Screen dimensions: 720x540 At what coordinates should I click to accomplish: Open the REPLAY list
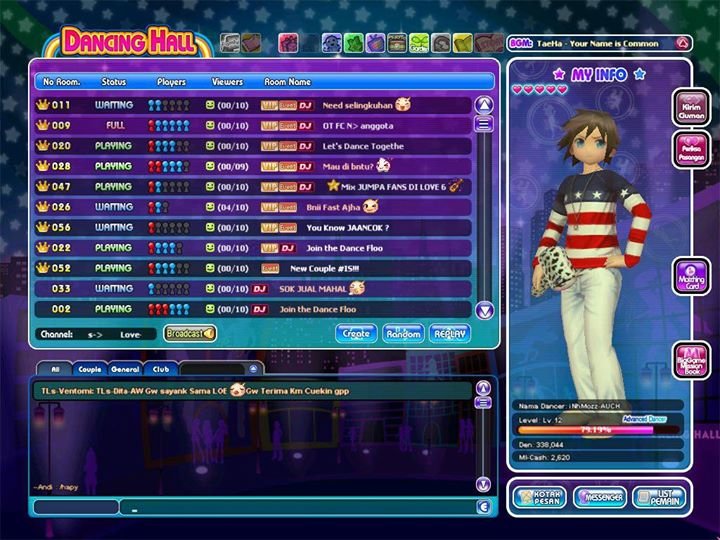pos(450,334)
